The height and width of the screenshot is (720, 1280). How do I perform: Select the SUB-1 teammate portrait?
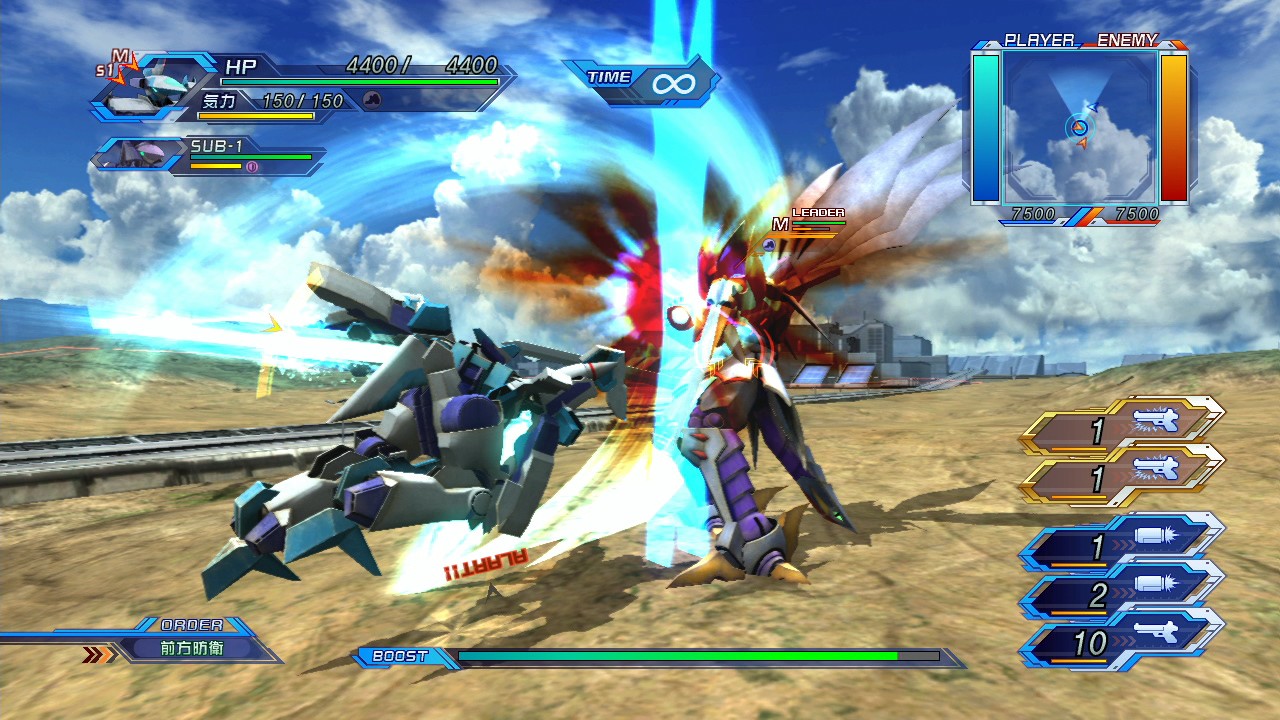140,155
